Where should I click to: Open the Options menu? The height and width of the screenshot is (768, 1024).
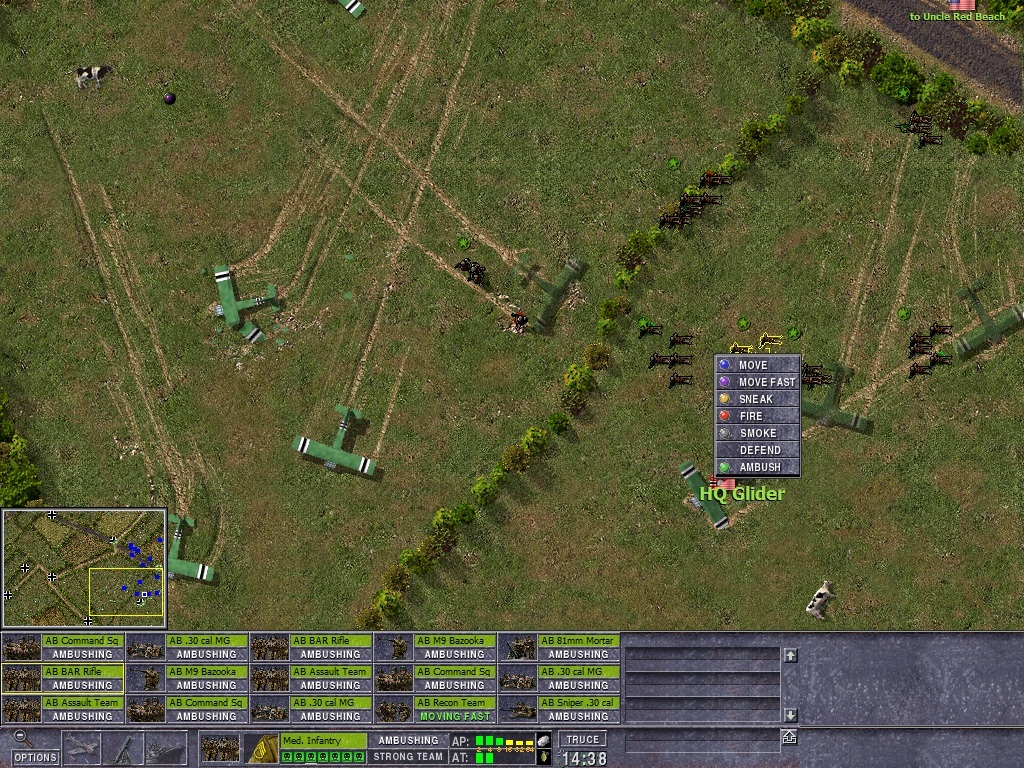point(35,757)
